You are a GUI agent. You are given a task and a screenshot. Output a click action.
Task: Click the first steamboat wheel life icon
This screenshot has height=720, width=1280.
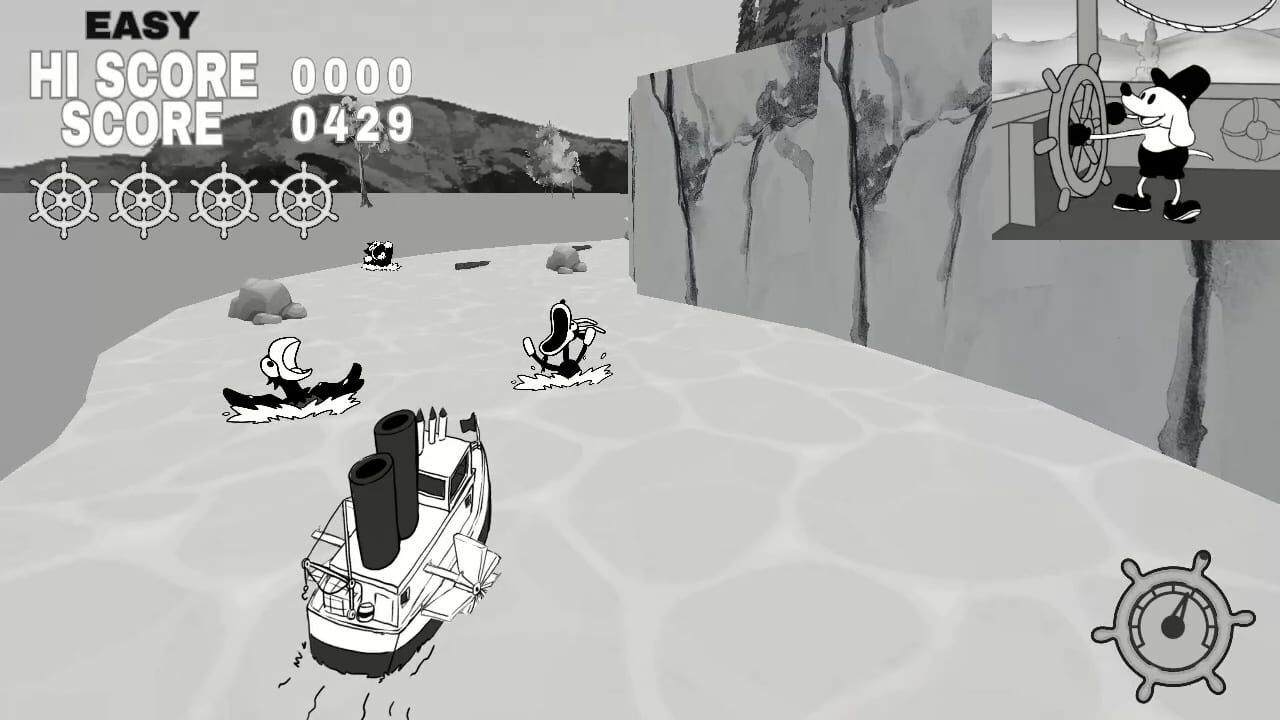[63, 201]
